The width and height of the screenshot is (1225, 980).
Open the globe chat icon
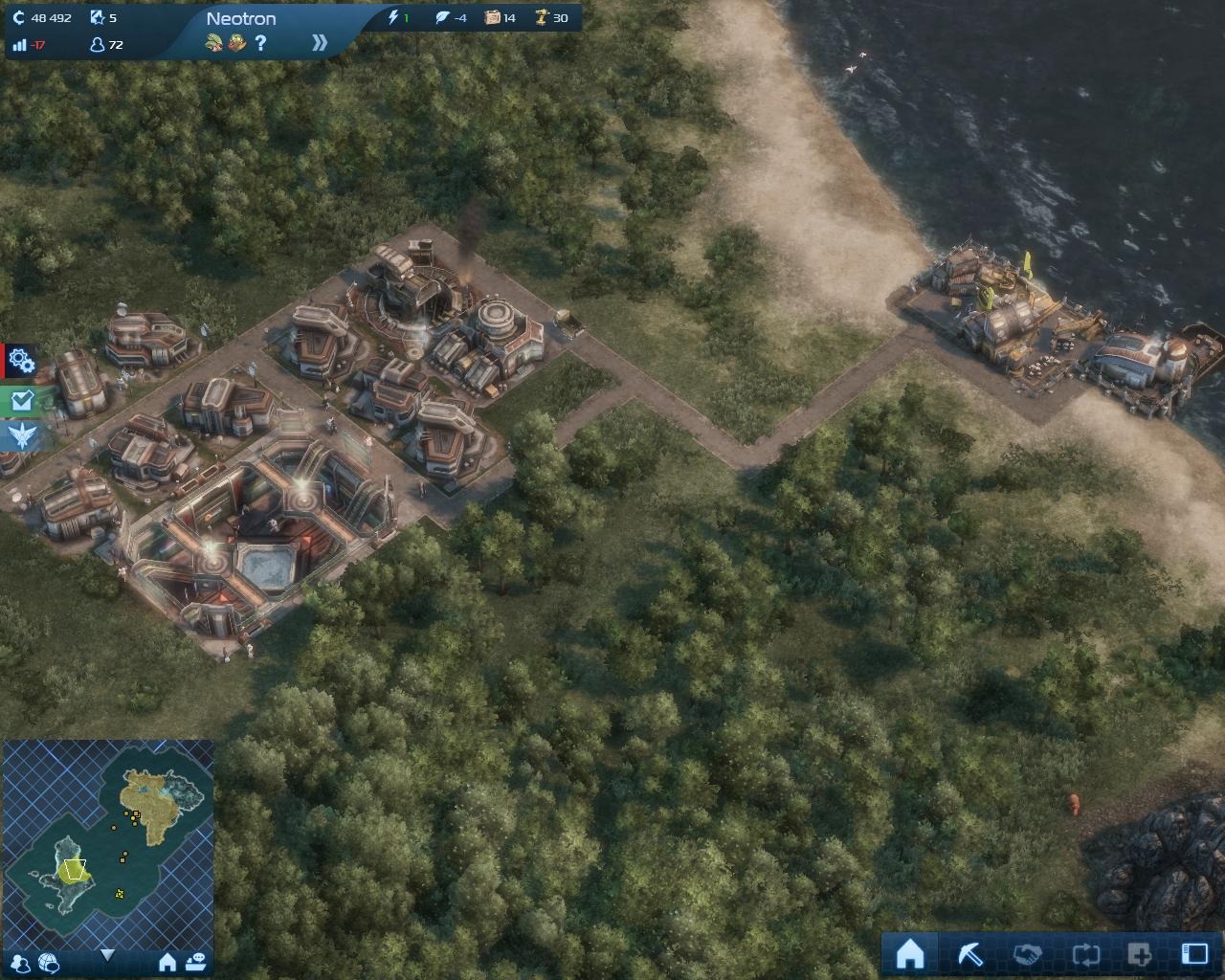[x=49, y=962]
